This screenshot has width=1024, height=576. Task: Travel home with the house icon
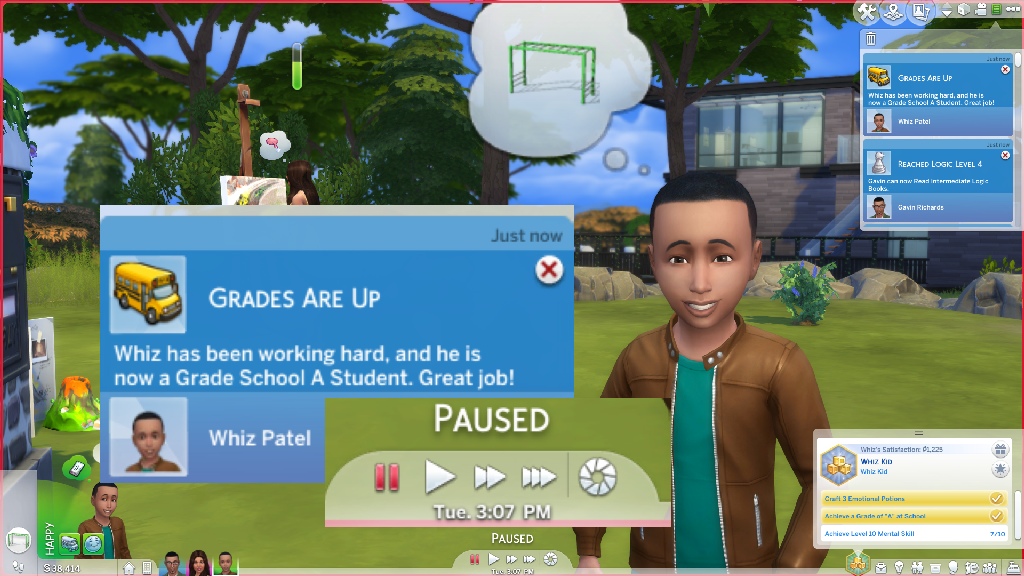click(x=129, y=568)
